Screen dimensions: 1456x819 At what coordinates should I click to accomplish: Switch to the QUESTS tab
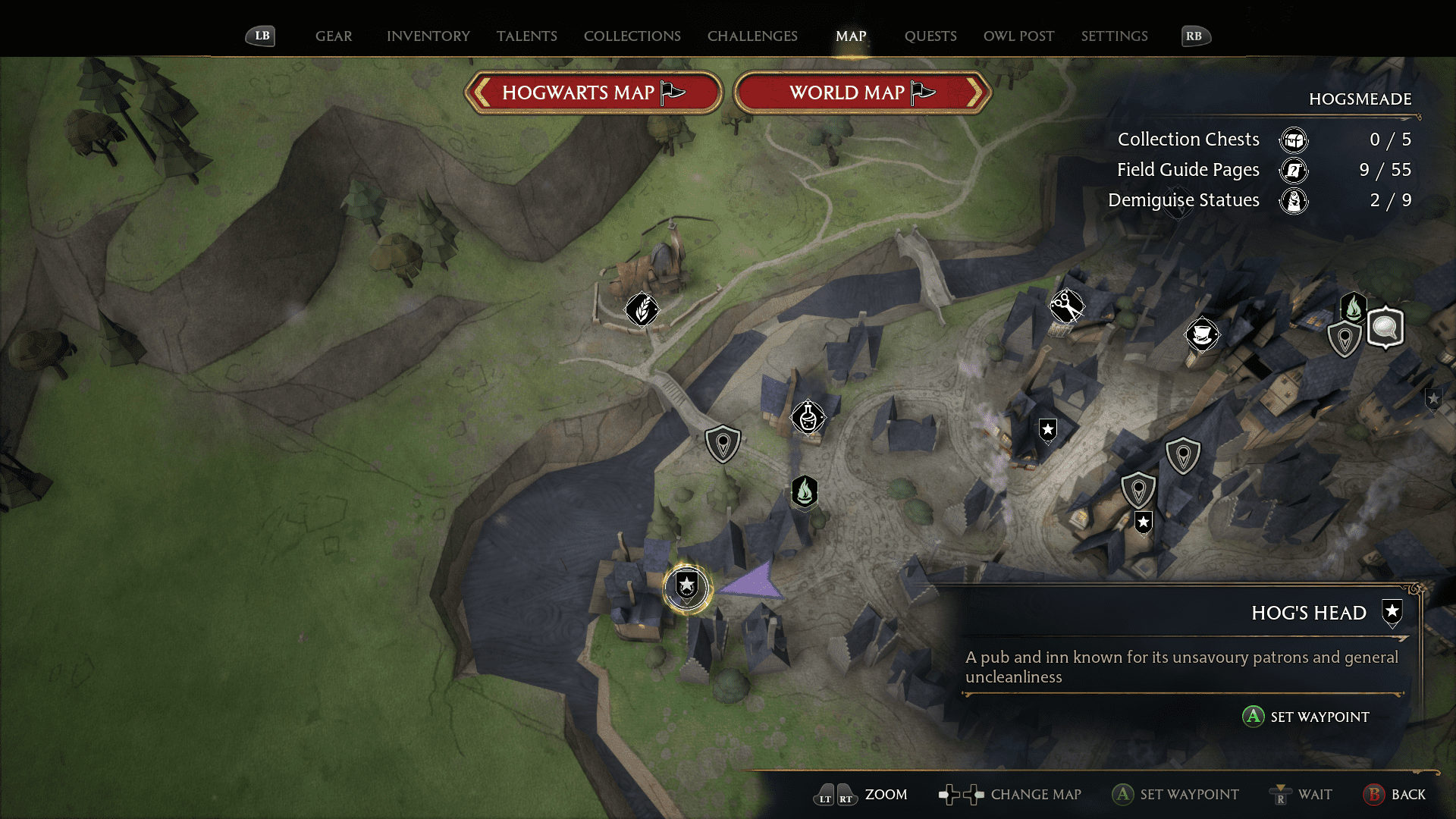tap(930, 36)
